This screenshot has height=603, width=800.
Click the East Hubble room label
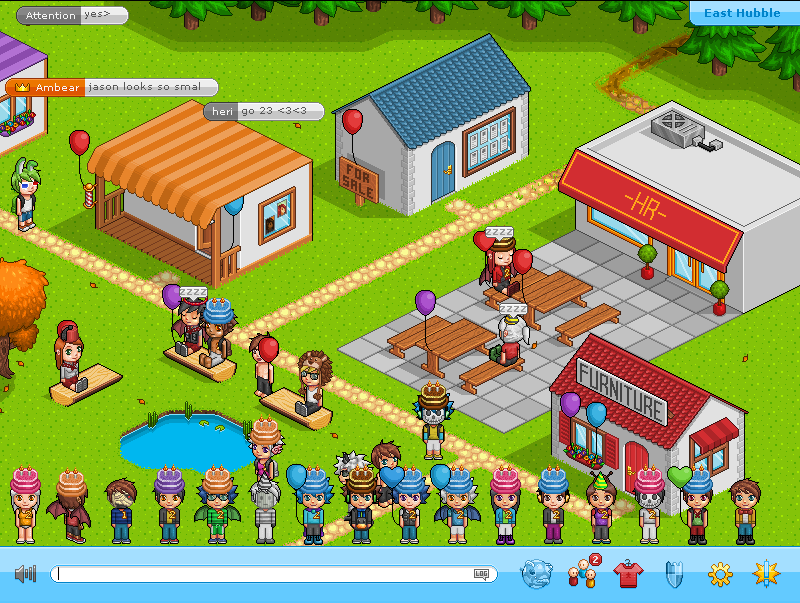point(742,13)
